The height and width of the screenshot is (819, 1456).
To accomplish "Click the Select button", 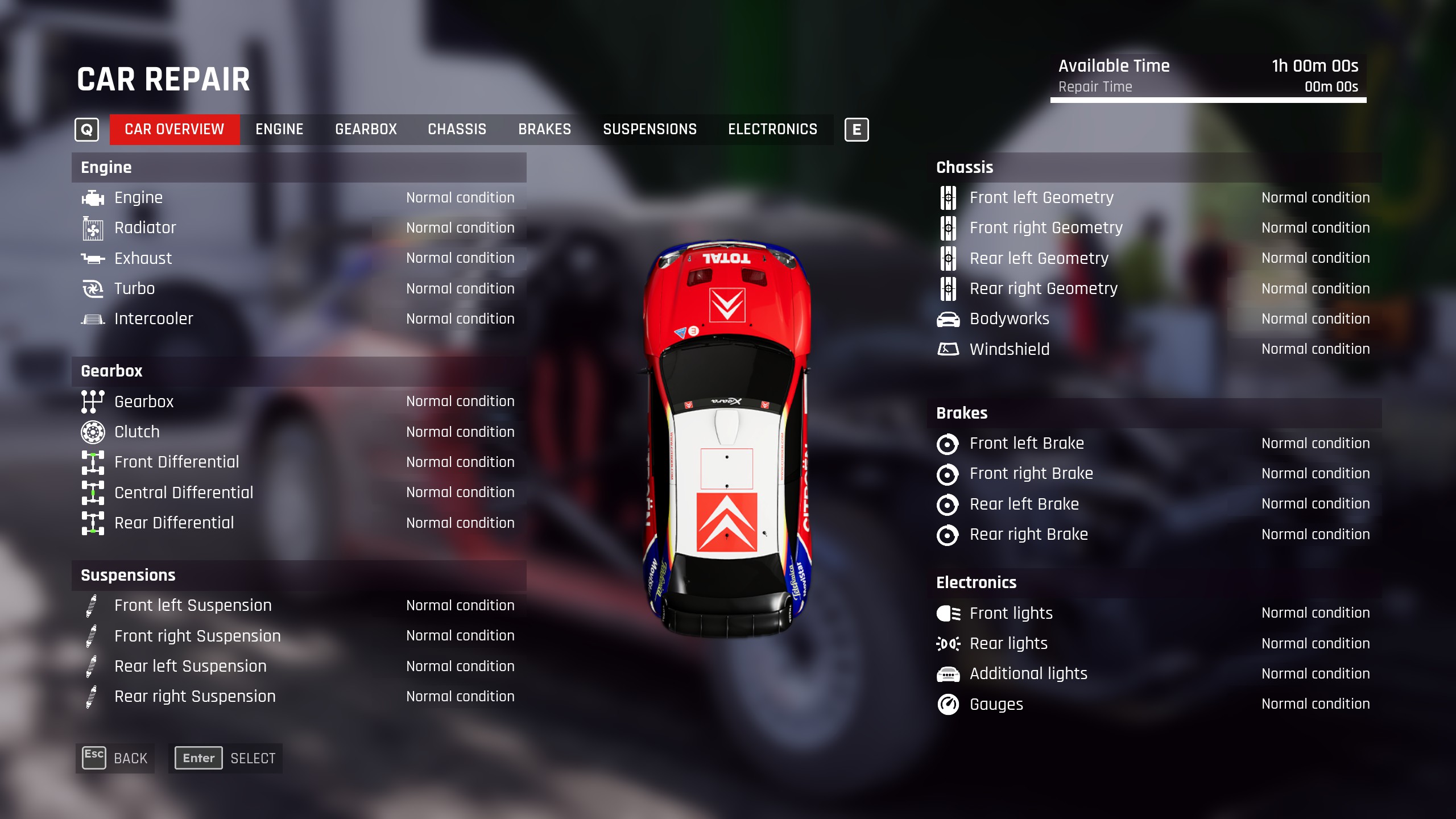I will [x=225, y=758].
